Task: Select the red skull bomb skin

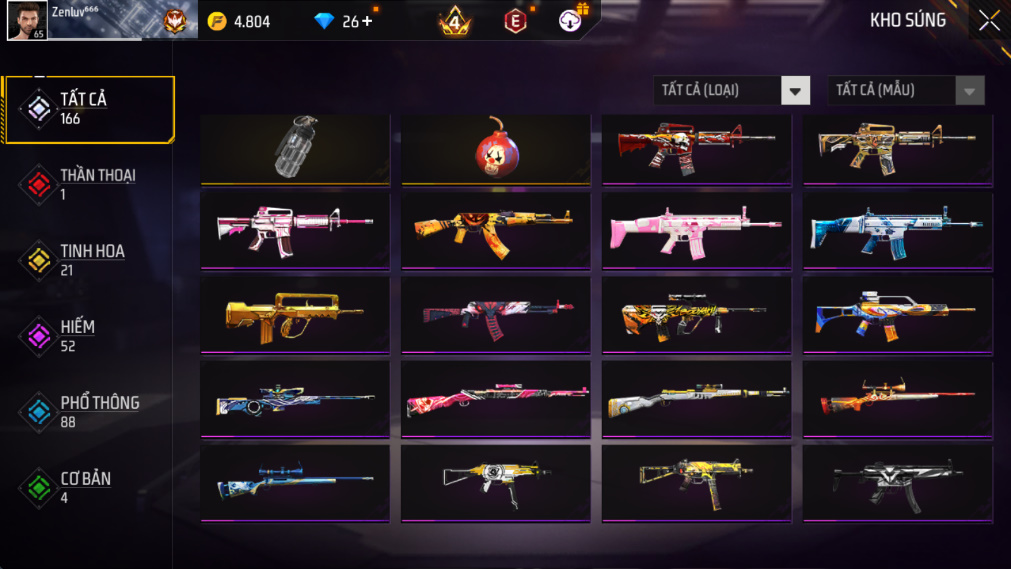Action: point(495,148)
